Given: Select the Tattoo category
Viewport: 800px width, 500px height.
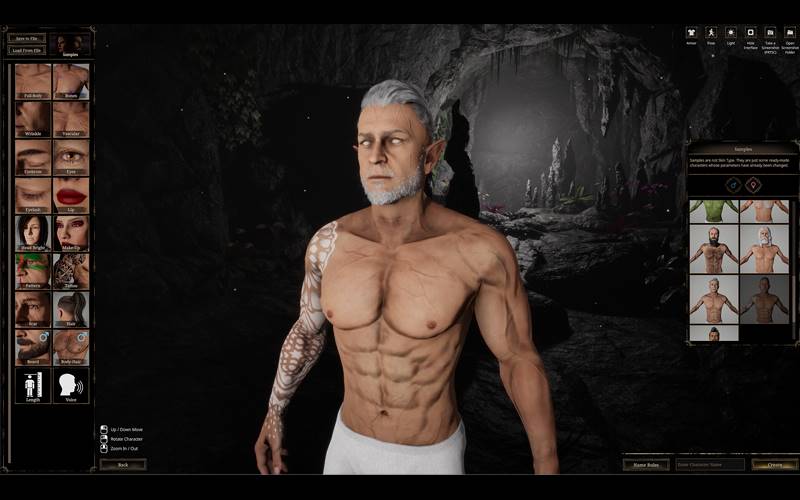Looking at the screenshot, I should [71, 272].
